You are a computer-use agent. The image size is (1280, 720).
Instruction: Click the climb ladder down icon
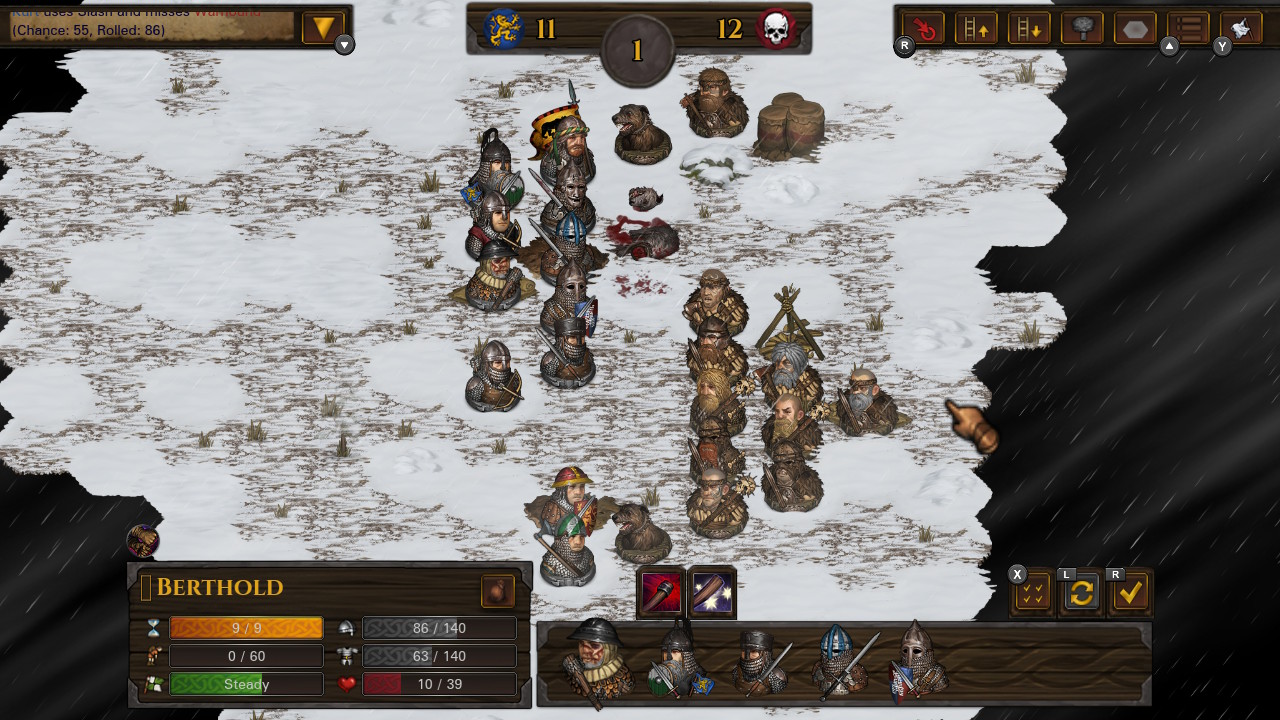pos(1029,28)
